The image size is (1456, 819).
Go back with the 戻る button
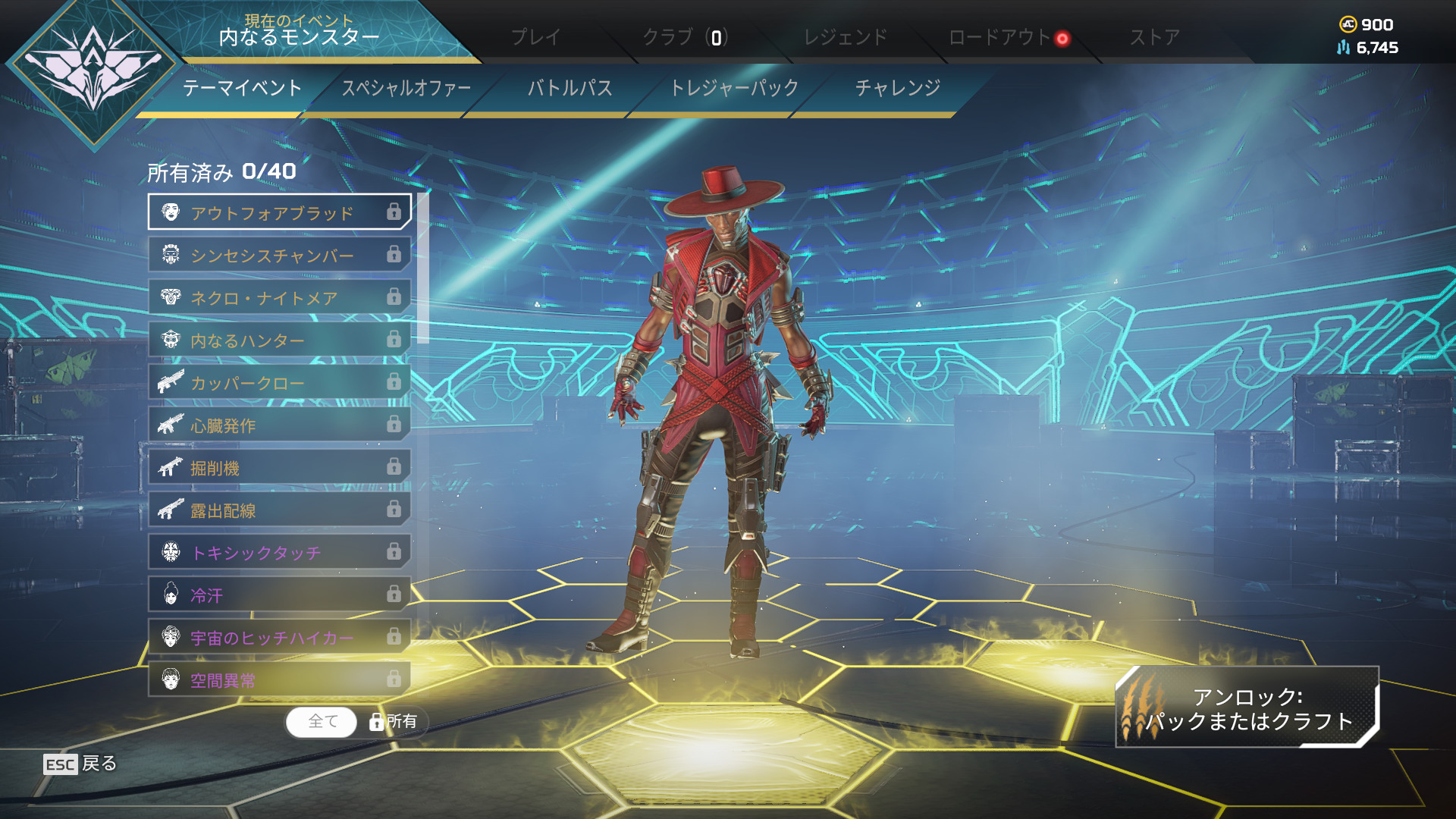point(80,764)
